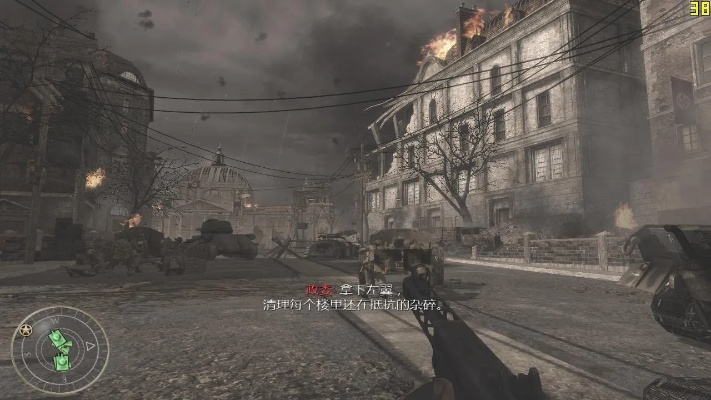This screenshot has height=400, width=711.
Task: Select the star objective marker on the compass
Action: [x=26, y=329]
